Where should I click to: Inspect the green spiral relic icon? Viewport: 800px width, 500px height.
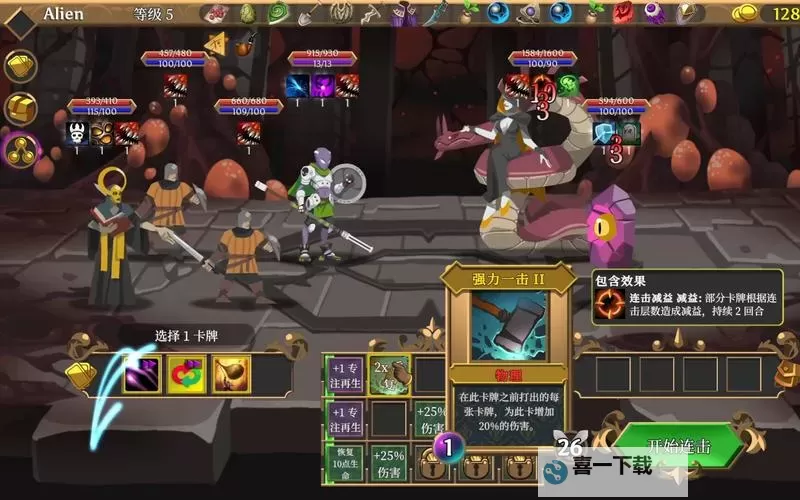tap(278, 13)
